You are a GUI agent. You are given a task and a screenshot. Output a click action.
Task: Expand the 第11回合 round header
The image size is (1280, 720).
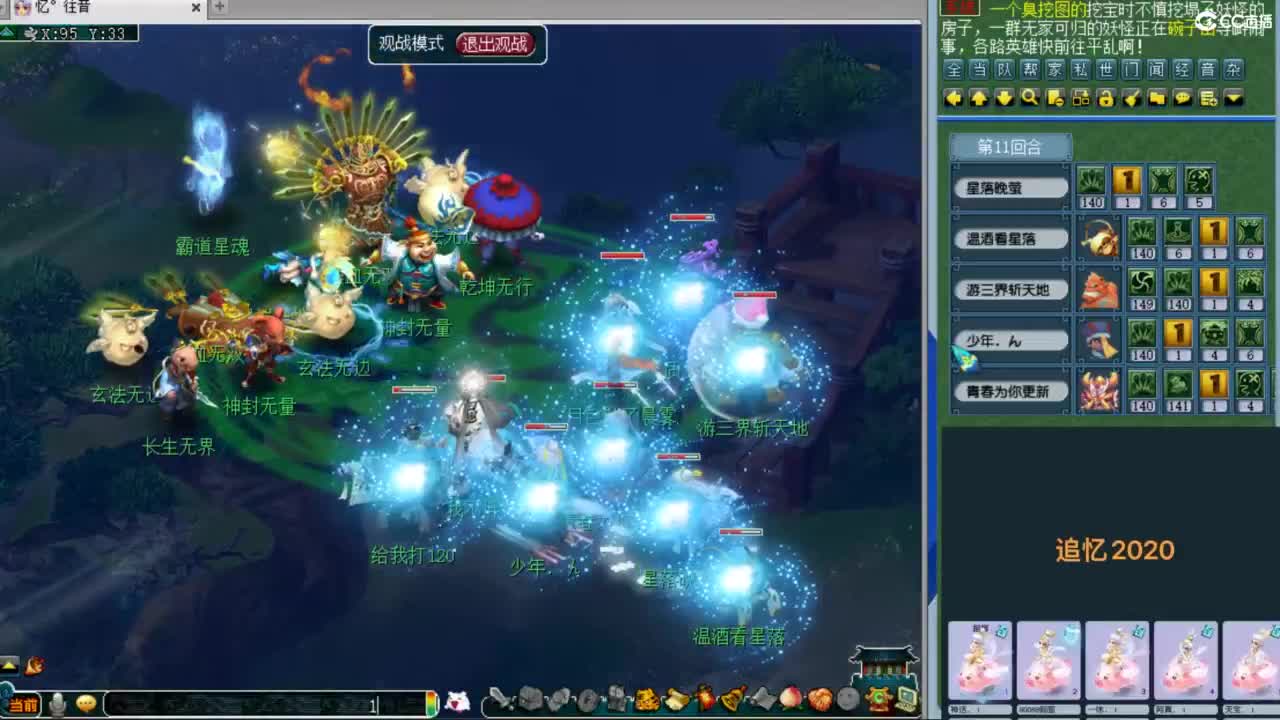click(1010, 146)
